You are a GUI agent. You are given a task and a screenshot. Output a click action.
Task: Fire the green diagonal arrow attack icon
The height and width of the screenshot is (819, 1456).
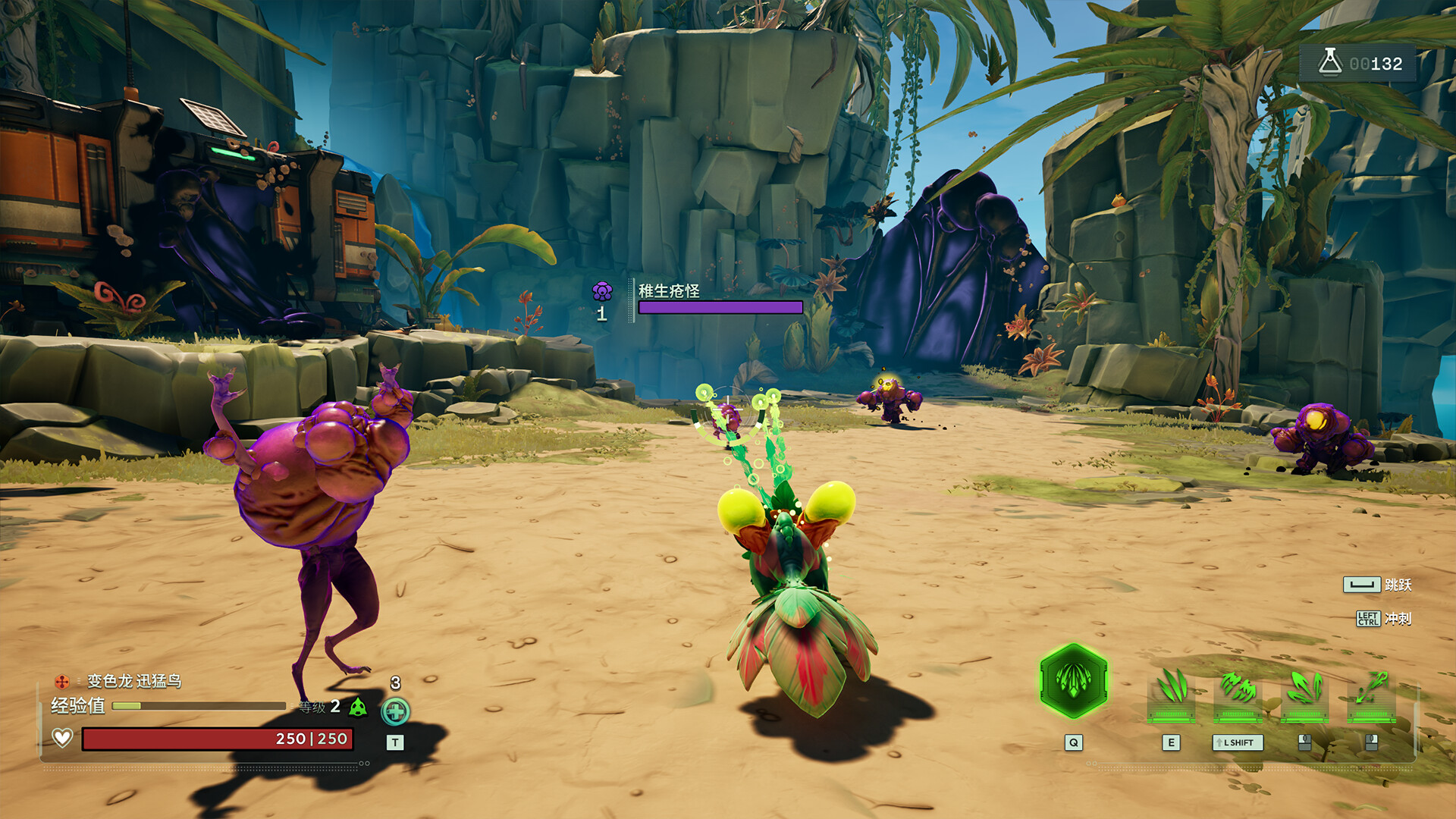pos(1371,689)
